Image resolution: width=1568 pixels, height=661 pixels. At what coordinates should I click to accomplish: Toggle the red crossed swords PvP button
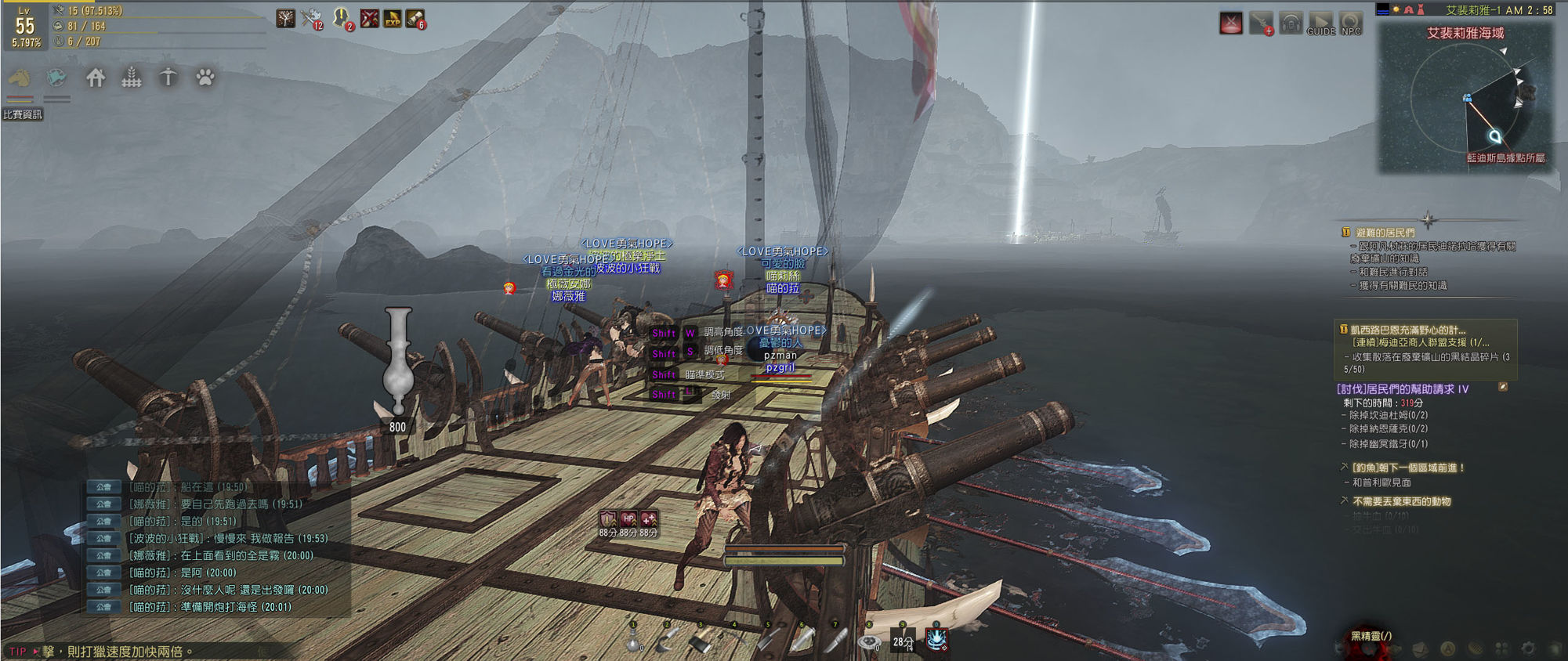(1231, 23)
